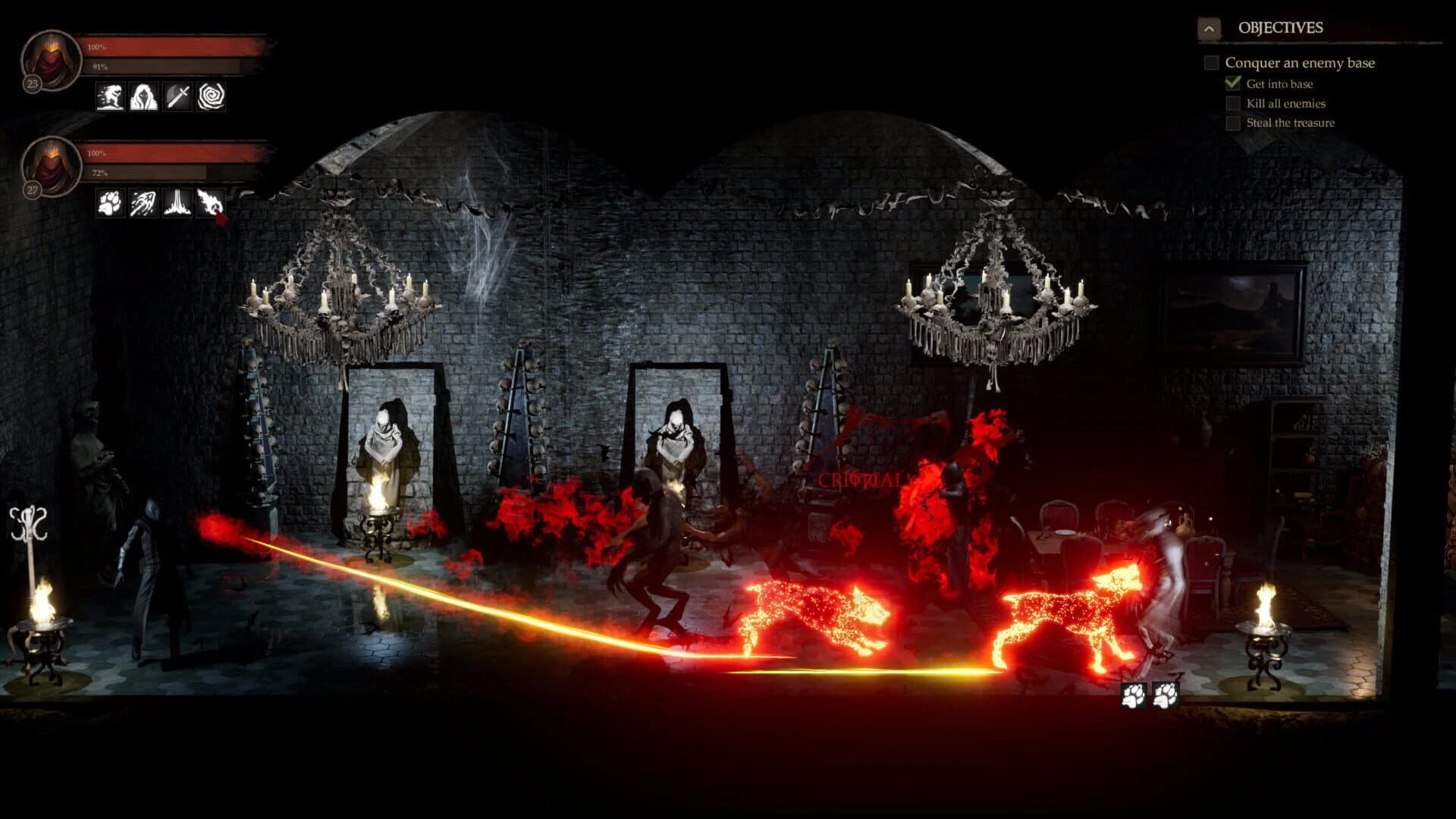Activate the hooded cloak ability on hero 23
The height and width of the screenshot is (819, 1456).
[143, 95]
